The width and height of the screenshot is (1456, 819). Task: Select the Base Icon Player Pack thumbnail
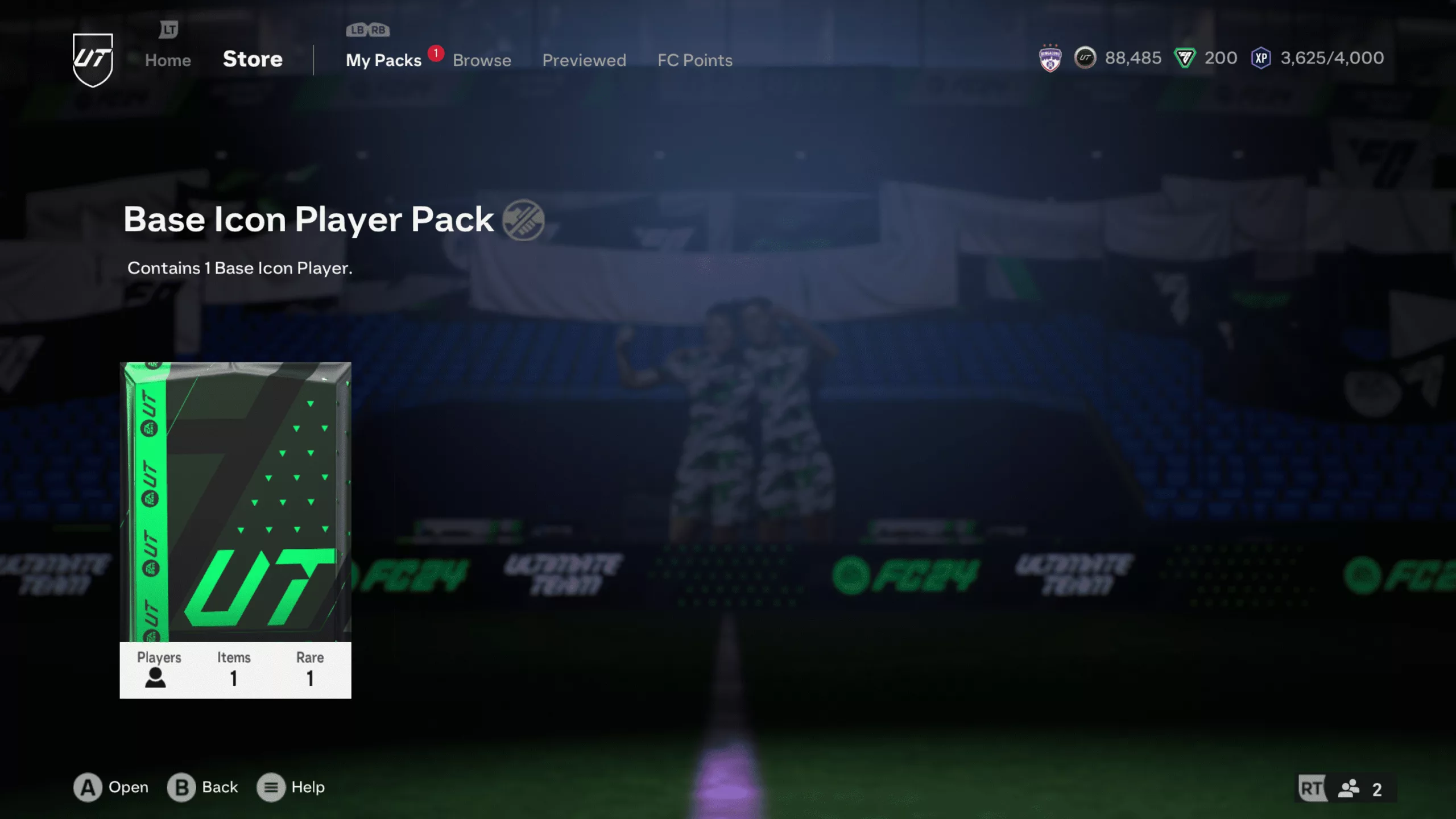click(235, 529)
